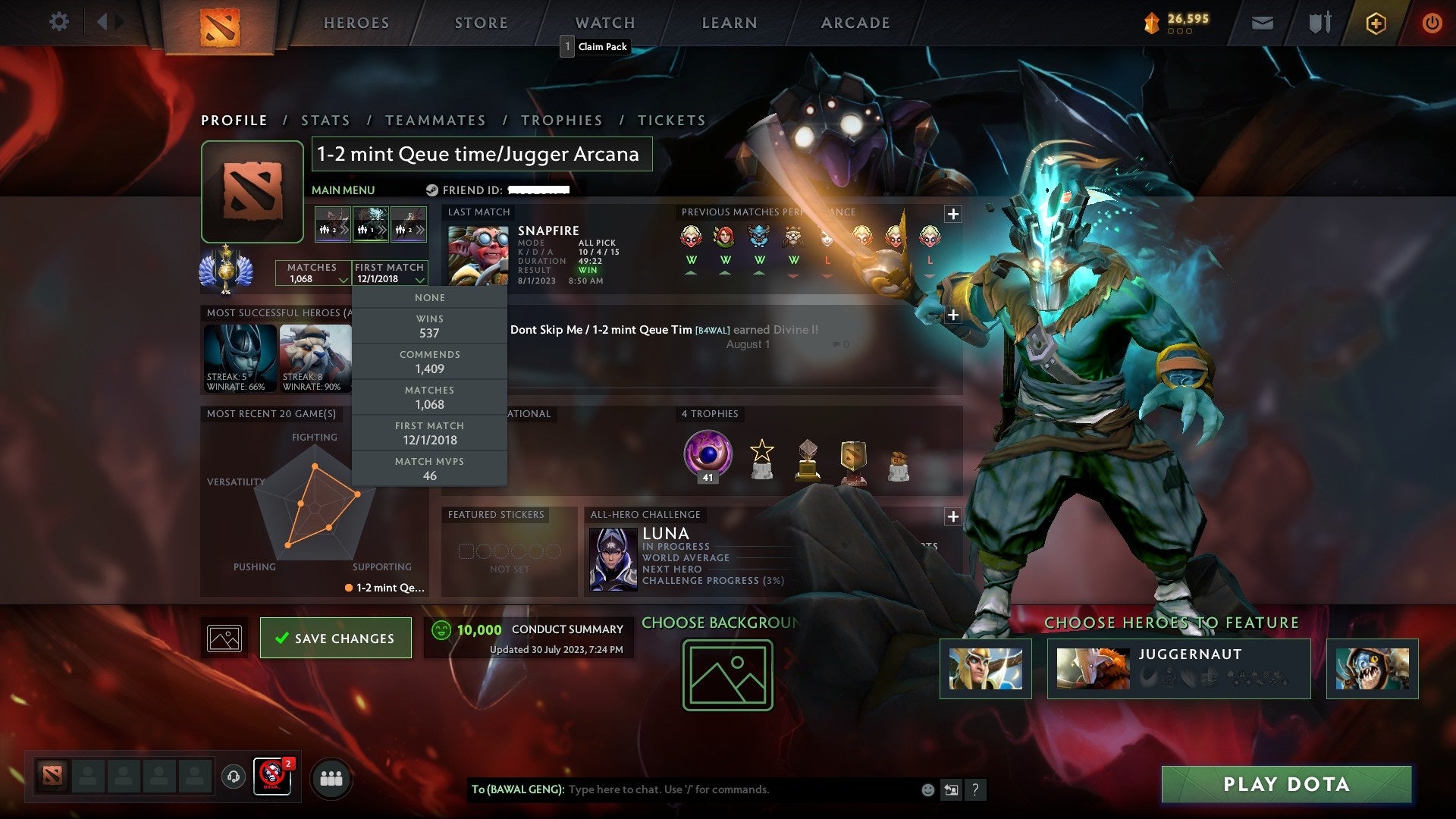This screenshot has height=819, width=1456.
Task: Click the choose-background picture icon beside Save Changes
Action: (x=225, y=637)
